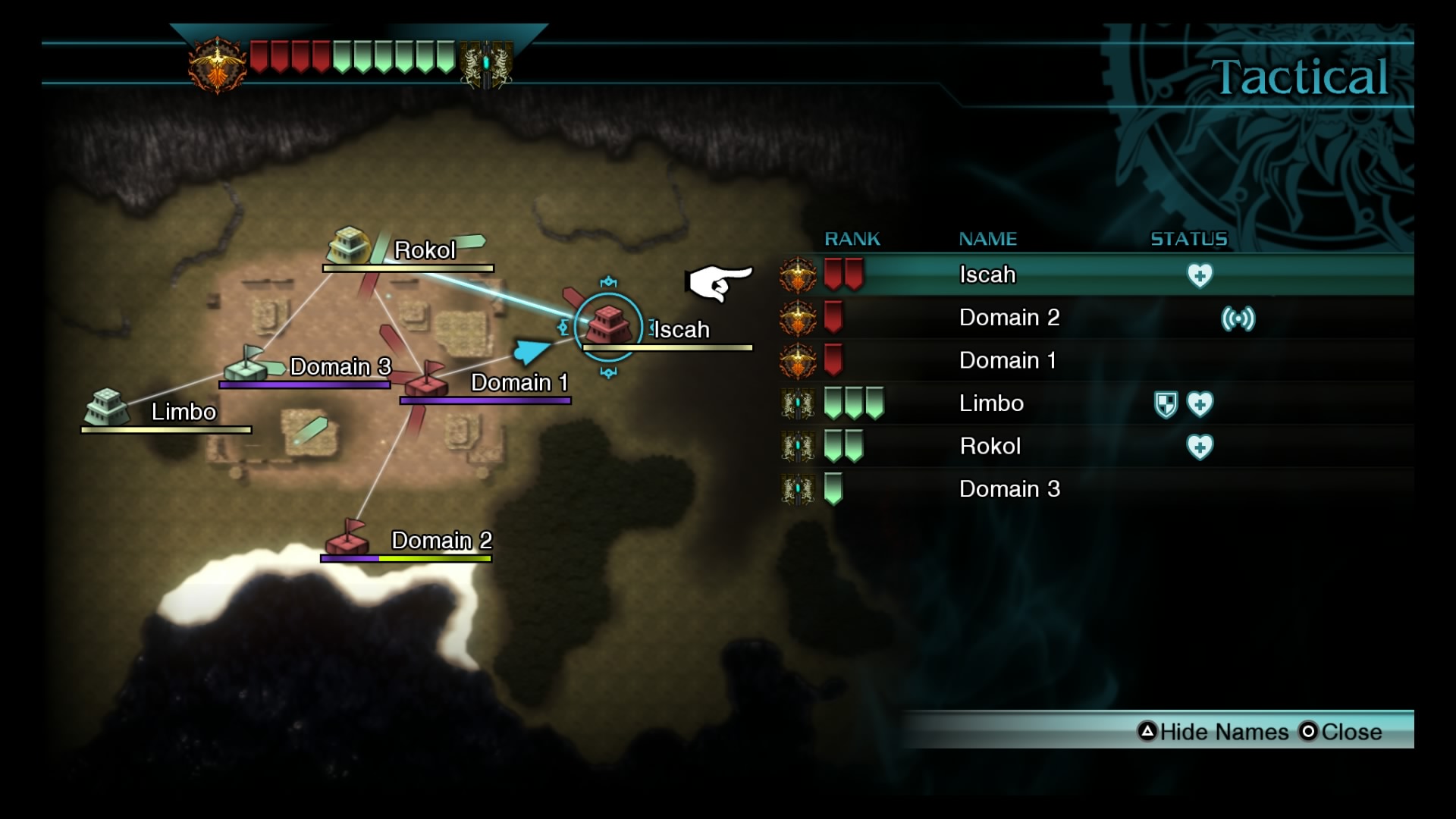
Task: Select the Rokol town marker on map
Action: tap(347, 245)
